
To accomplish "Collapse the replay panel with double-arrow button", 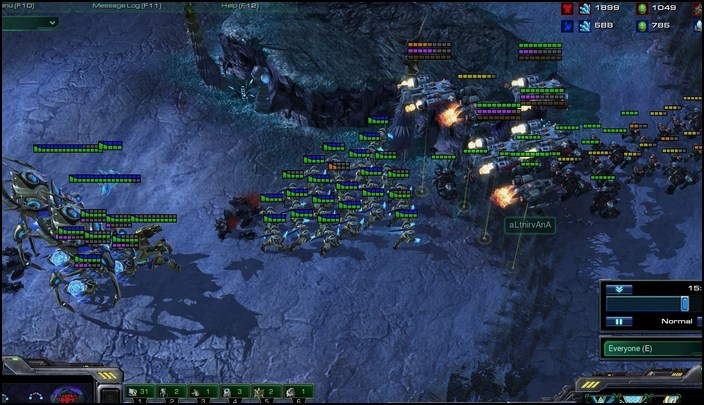I will coord(618,289).
